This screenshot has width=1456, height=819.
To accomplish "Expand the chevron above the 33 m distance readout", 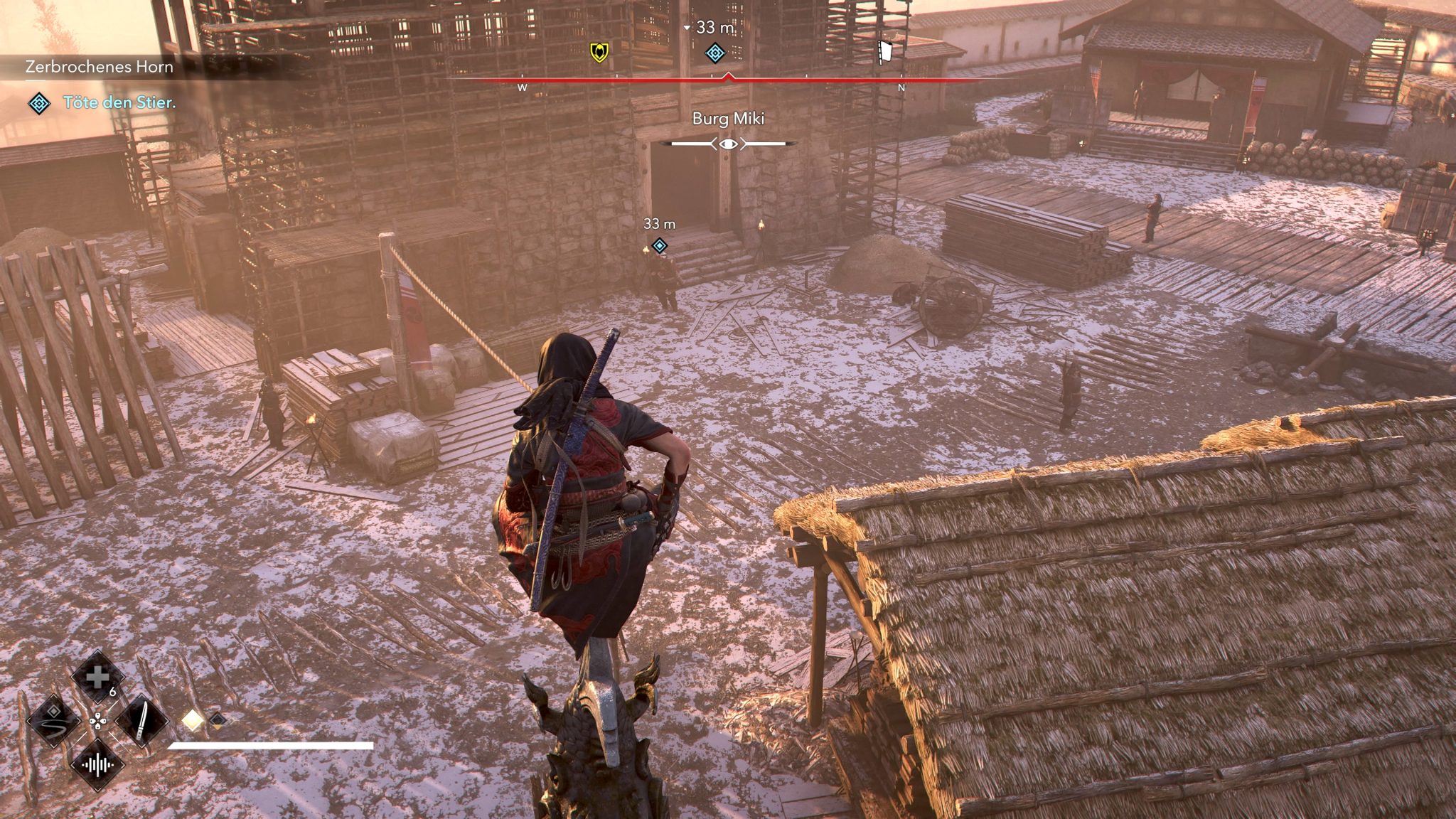I will pos(686,27).
